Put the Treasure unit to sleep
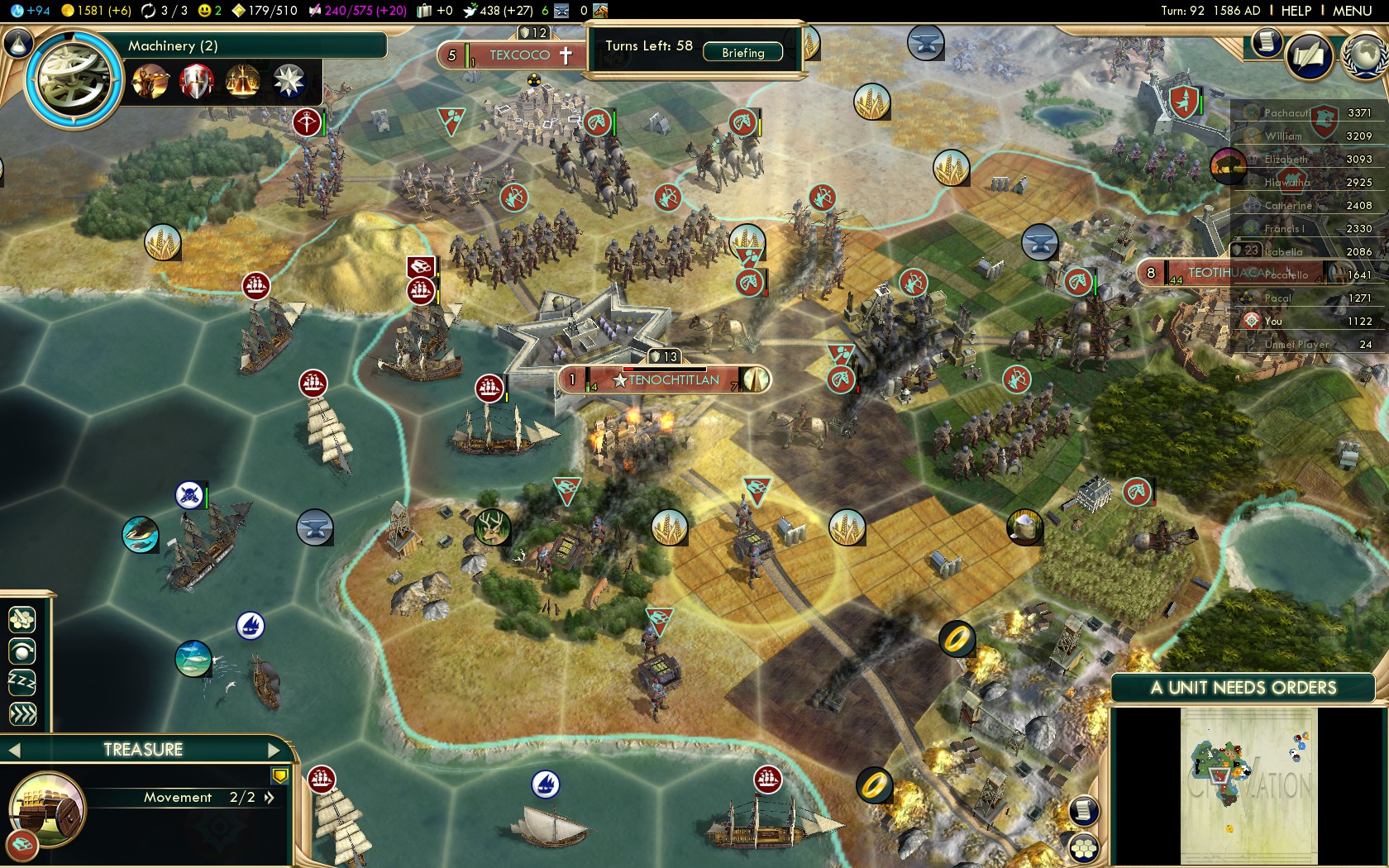Image resolution: width=1389 pixels, height=868 pixels. (22, 682)
